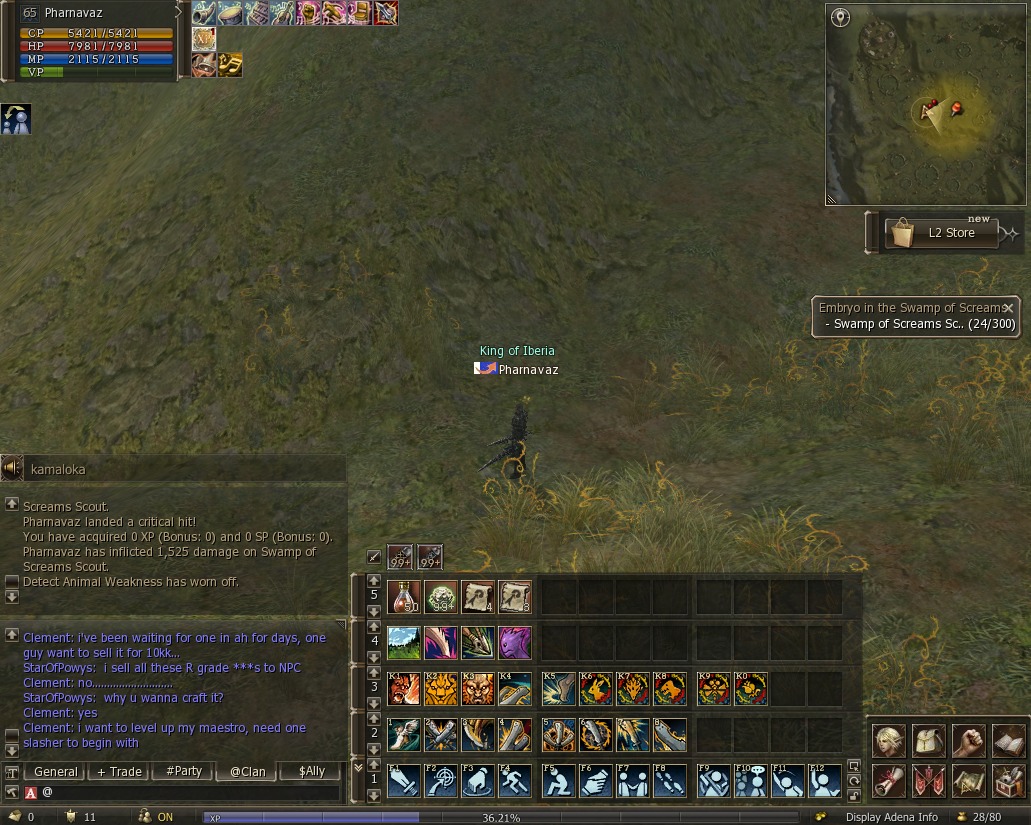Switch to the General chat tab
The height and width of the screenshot is (825, 1031).
coord(55,771)
